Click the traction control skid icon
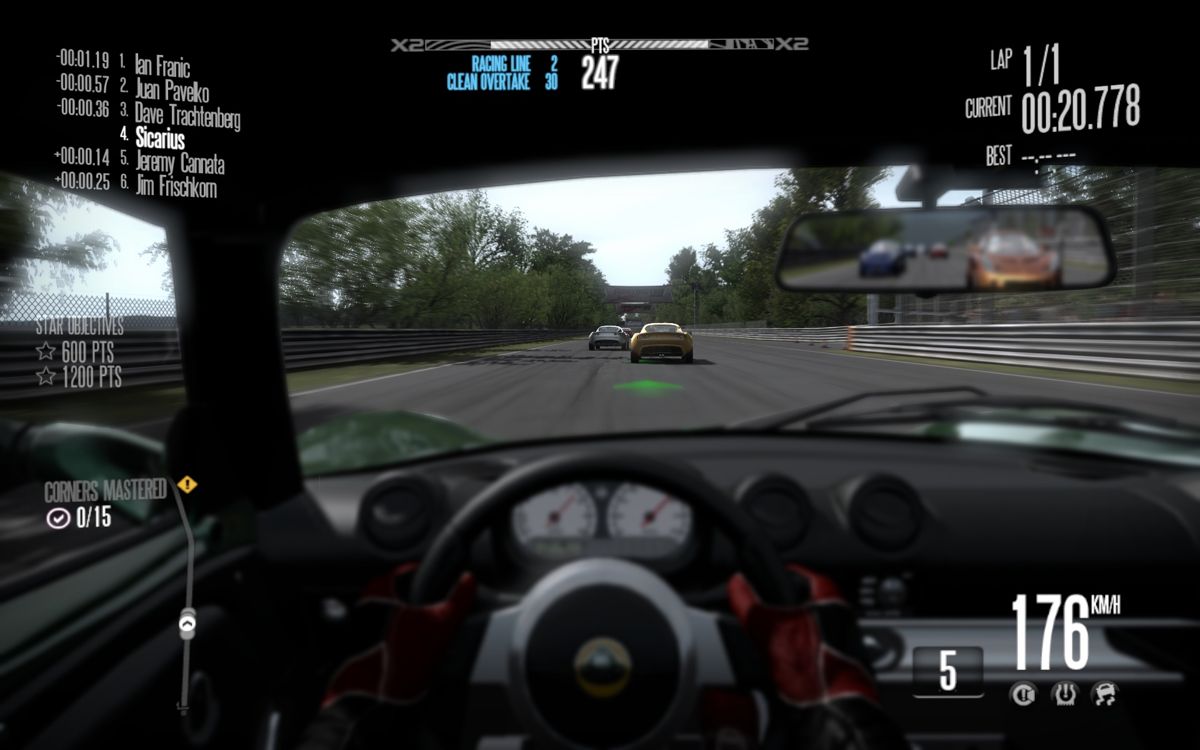This screenshot has height=750, width=1200. tap(1104, 693)
